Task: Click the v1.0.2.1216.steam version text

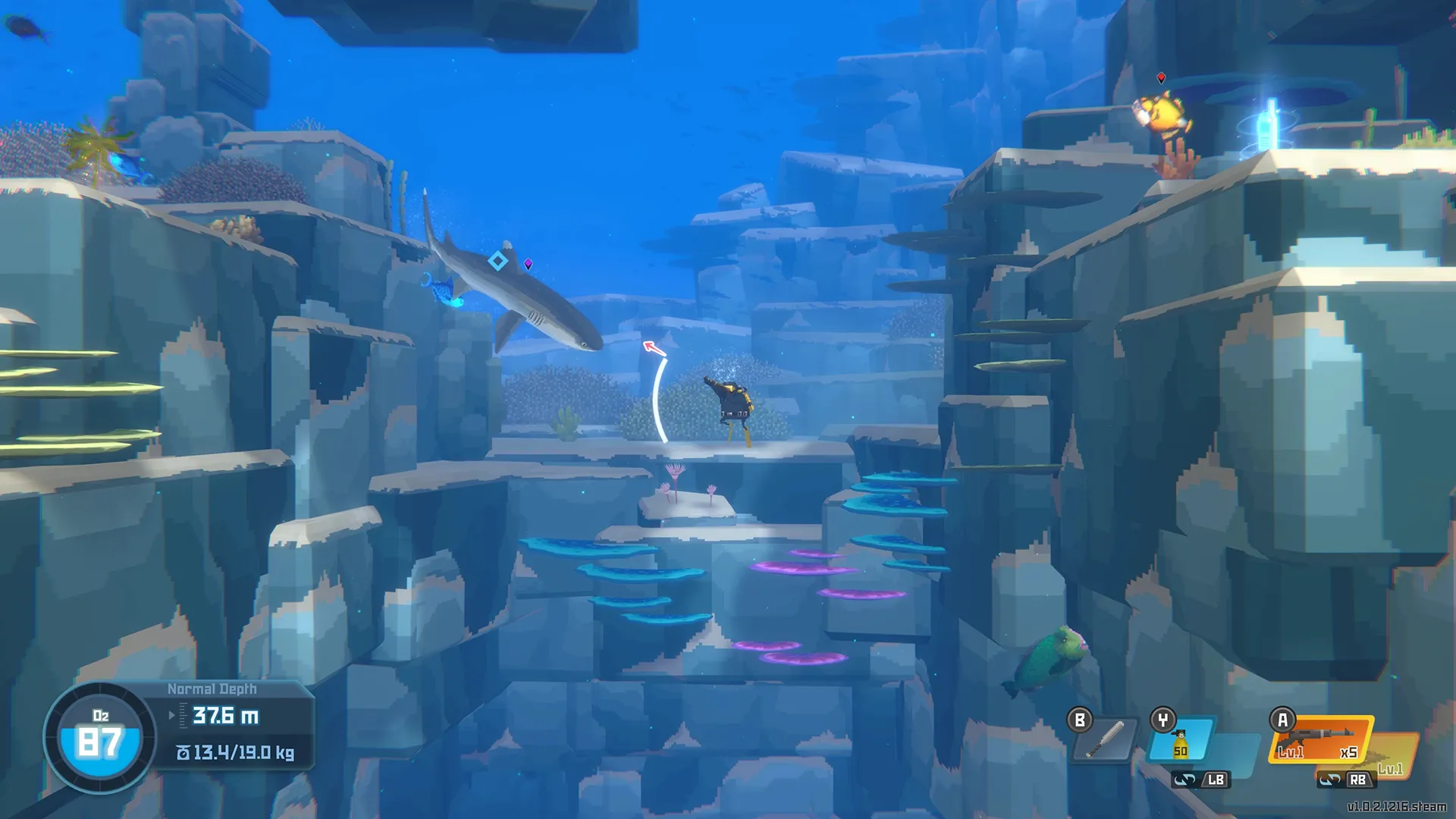Action: pyautogui.click(x=1398, y=806)
